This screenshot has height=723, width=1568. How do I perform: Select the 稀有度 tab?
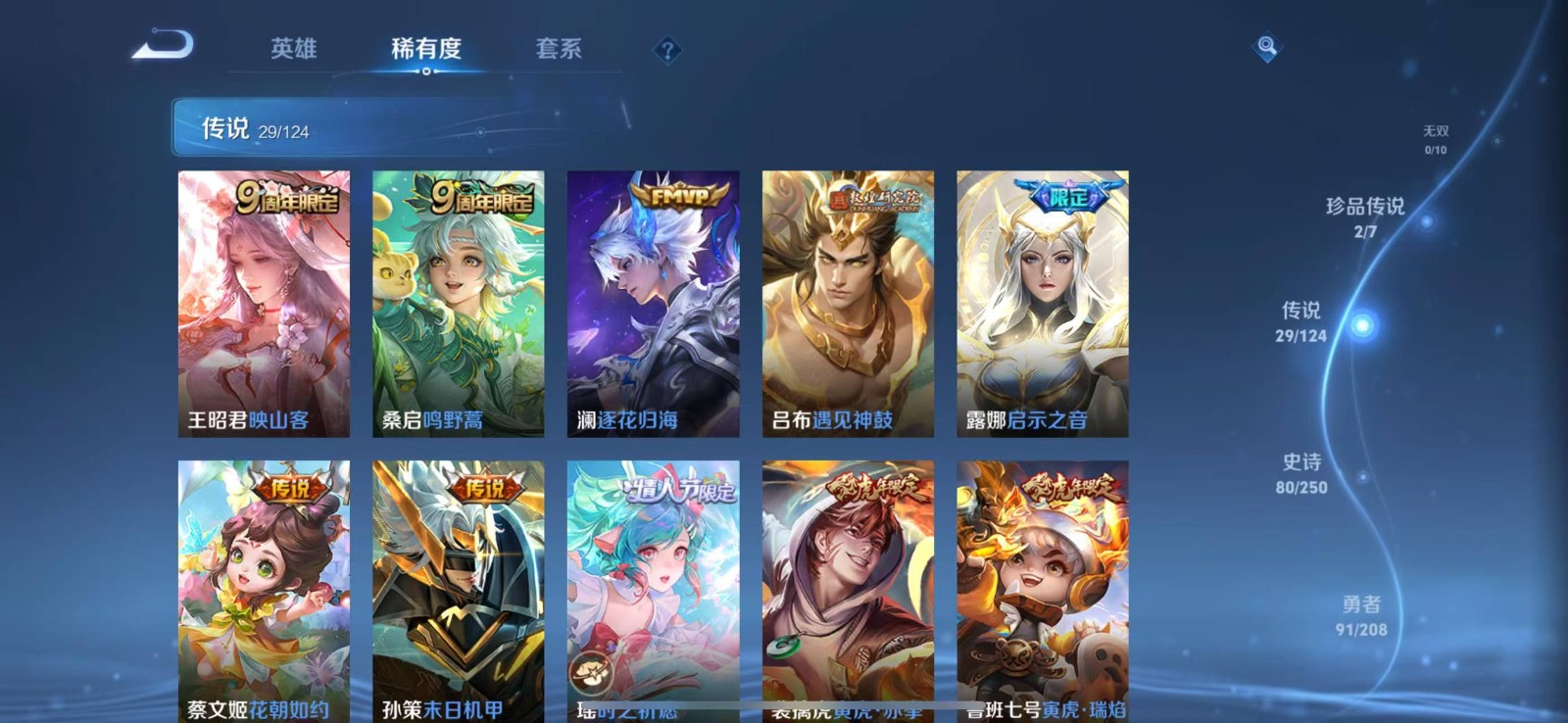(x=425, y=48)
